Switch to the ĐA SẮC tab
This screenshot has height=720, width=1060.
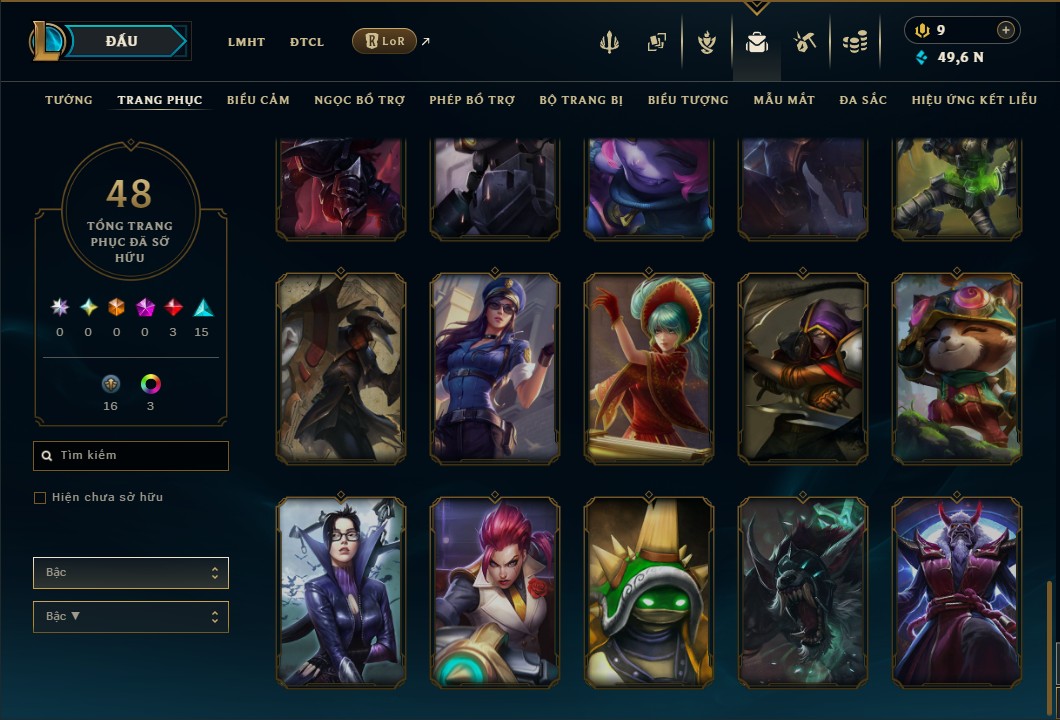point(863,100)
